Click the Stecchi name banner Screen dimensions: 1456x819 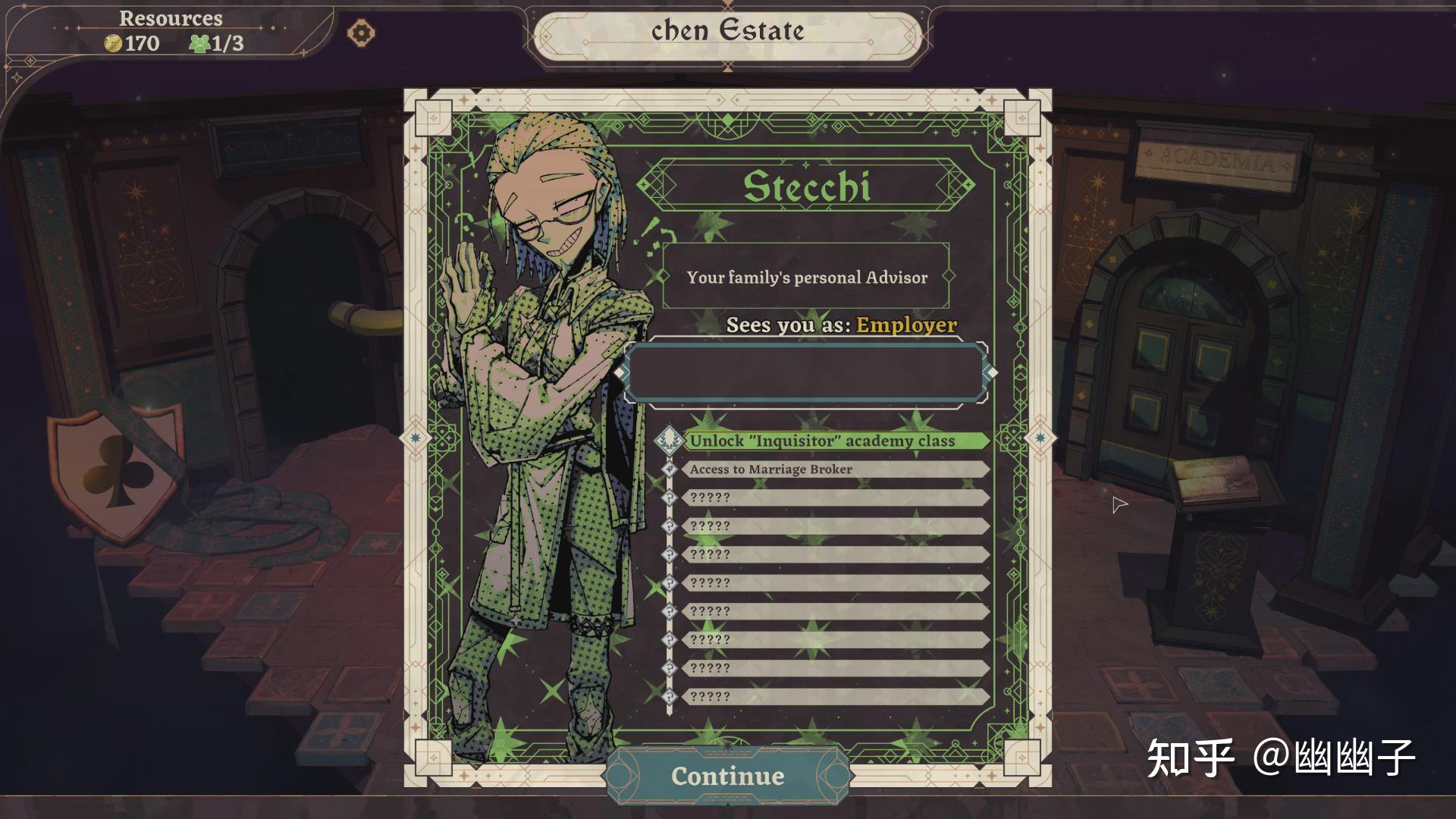coord(806,186)
